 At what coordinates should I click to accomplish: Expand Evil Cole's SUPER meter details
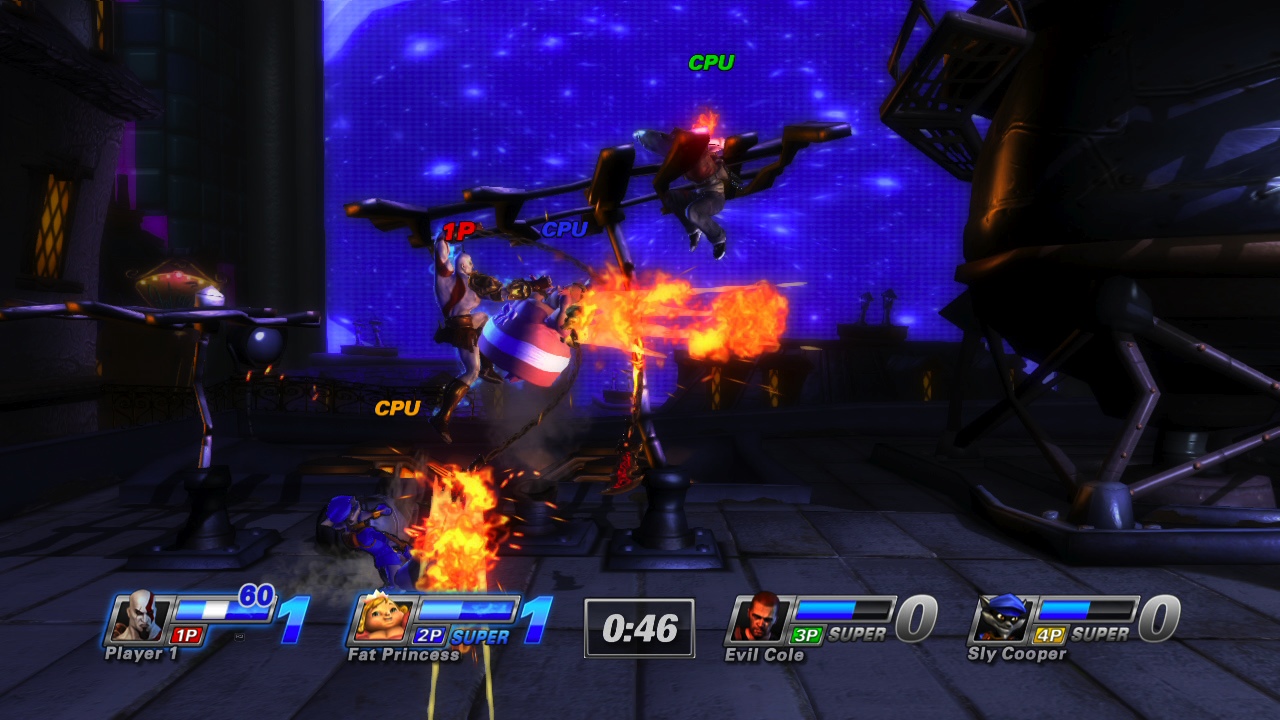[855, 634]
